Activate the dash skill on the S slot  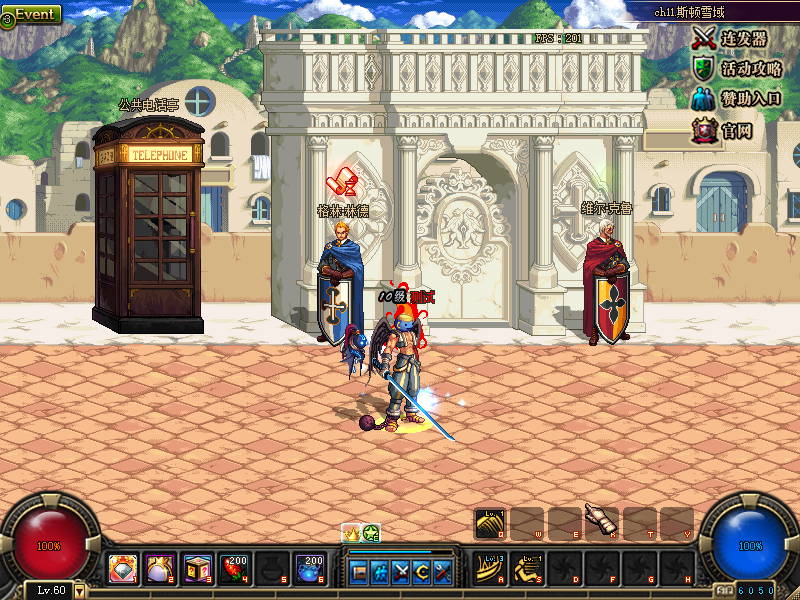coord(527,569)
